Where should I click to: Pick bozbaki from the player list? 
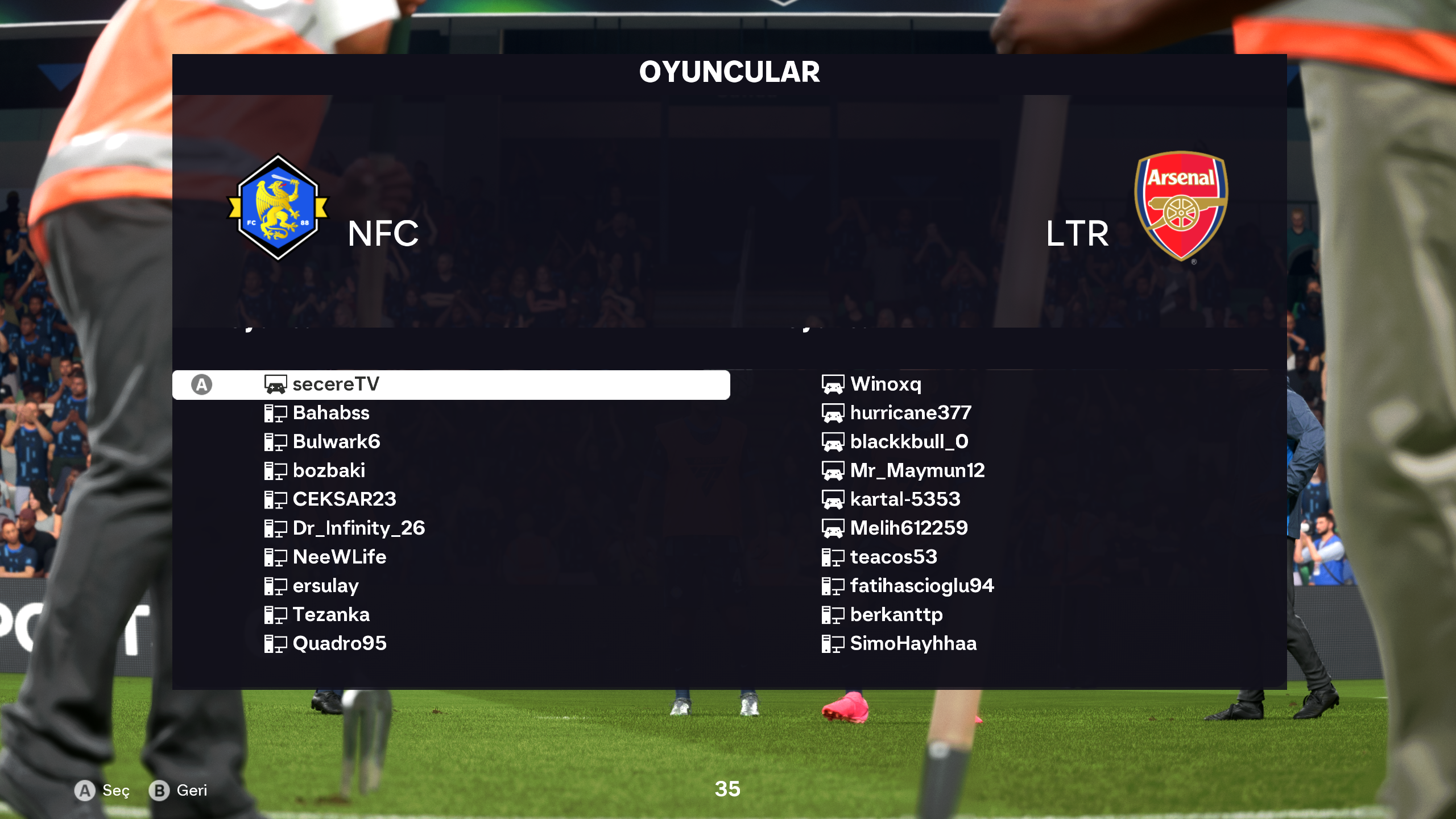tap(329, 471)
